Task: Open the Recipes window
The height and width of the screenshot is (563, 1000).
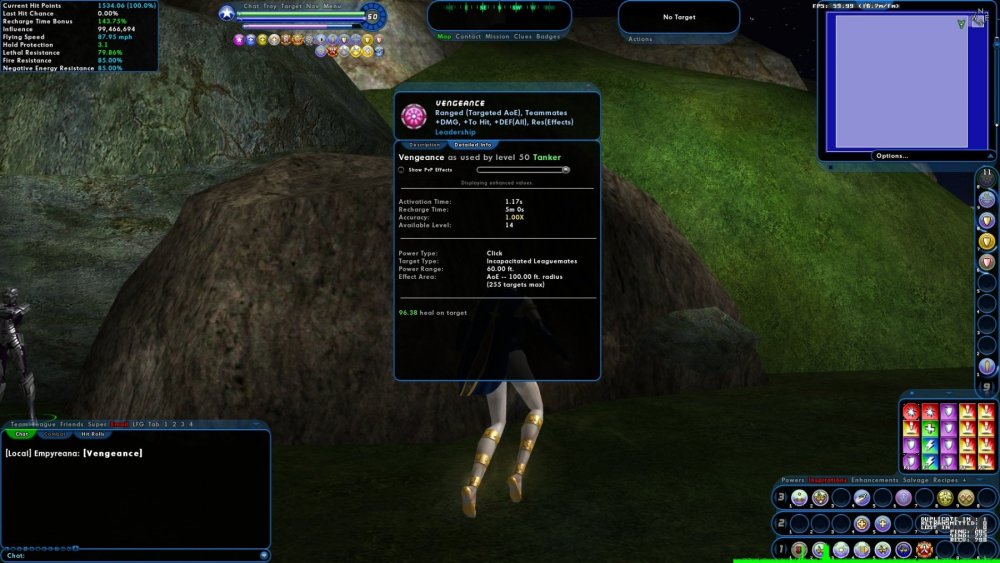Action: pyautogui.click(x=947, y=480)
